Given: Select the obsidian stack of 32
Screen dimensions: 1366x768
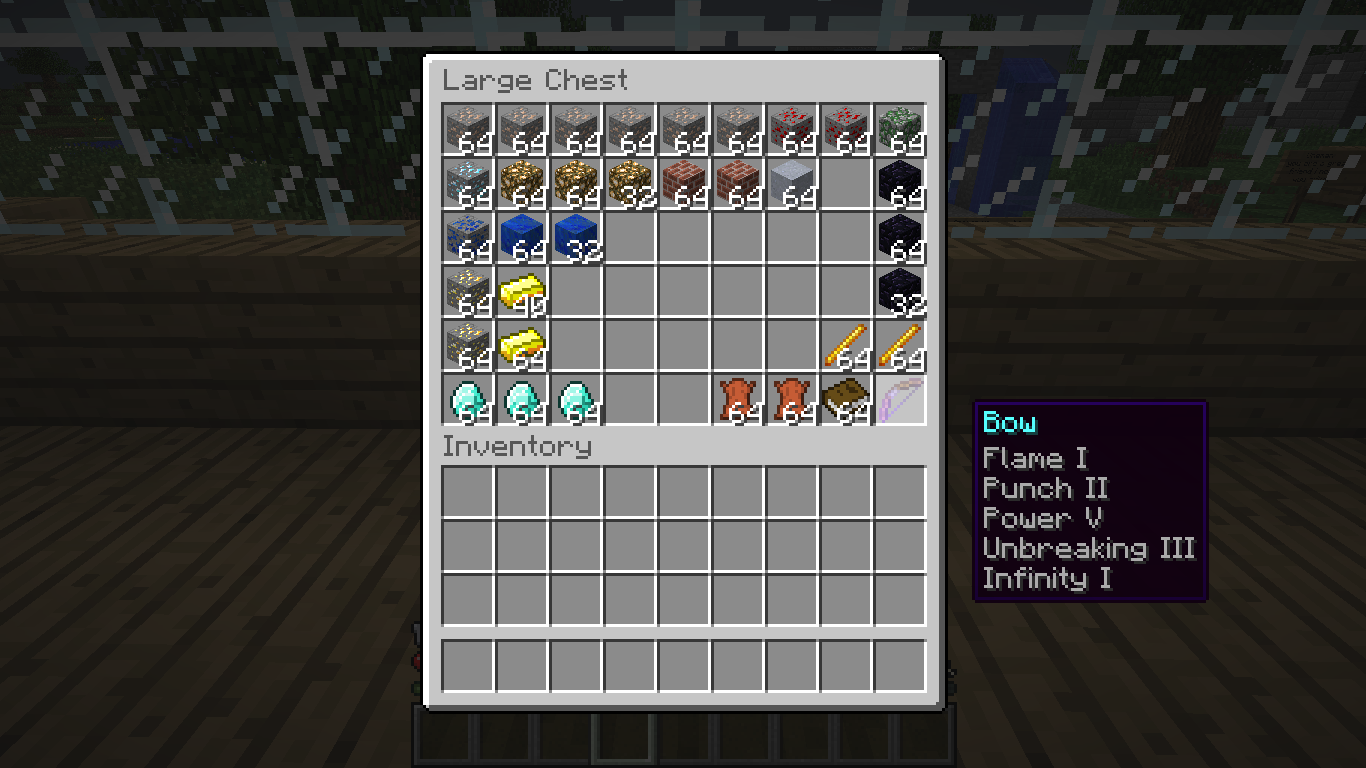Looking at the screenshot, I should pyautogui.click(x=900, y=292).
